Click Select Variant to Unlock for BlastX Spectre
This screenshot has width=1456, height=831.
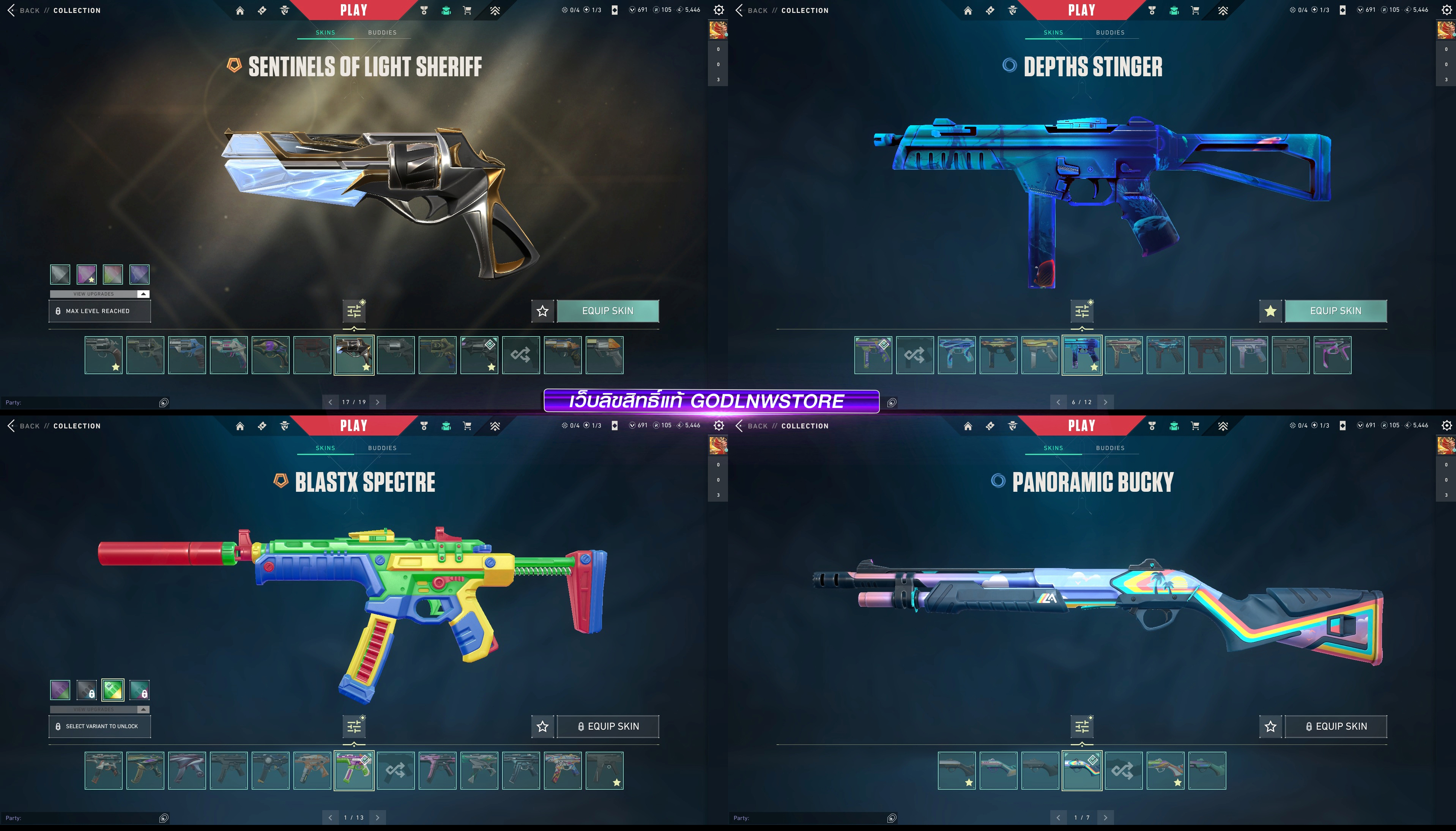click(x=99, y=727)
